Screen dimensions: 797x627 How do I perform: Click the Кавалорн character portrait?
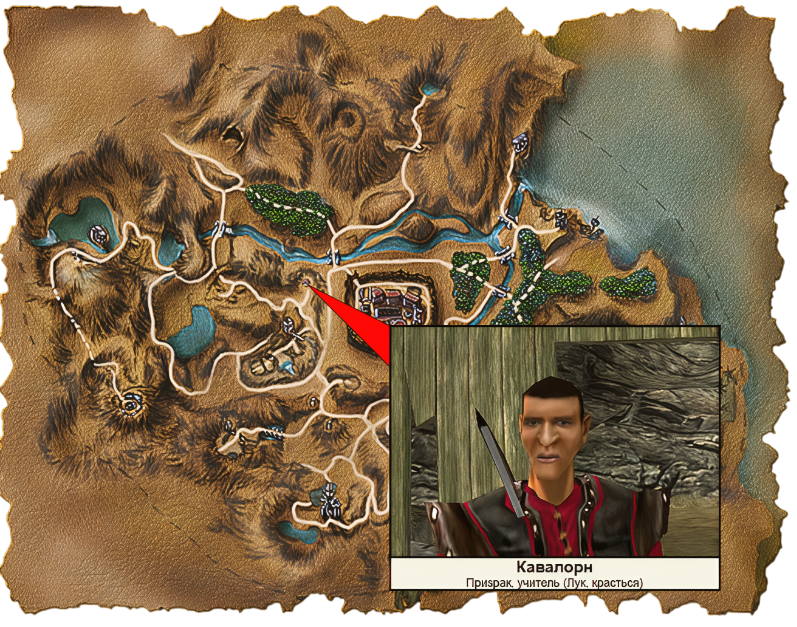point(554,443)
